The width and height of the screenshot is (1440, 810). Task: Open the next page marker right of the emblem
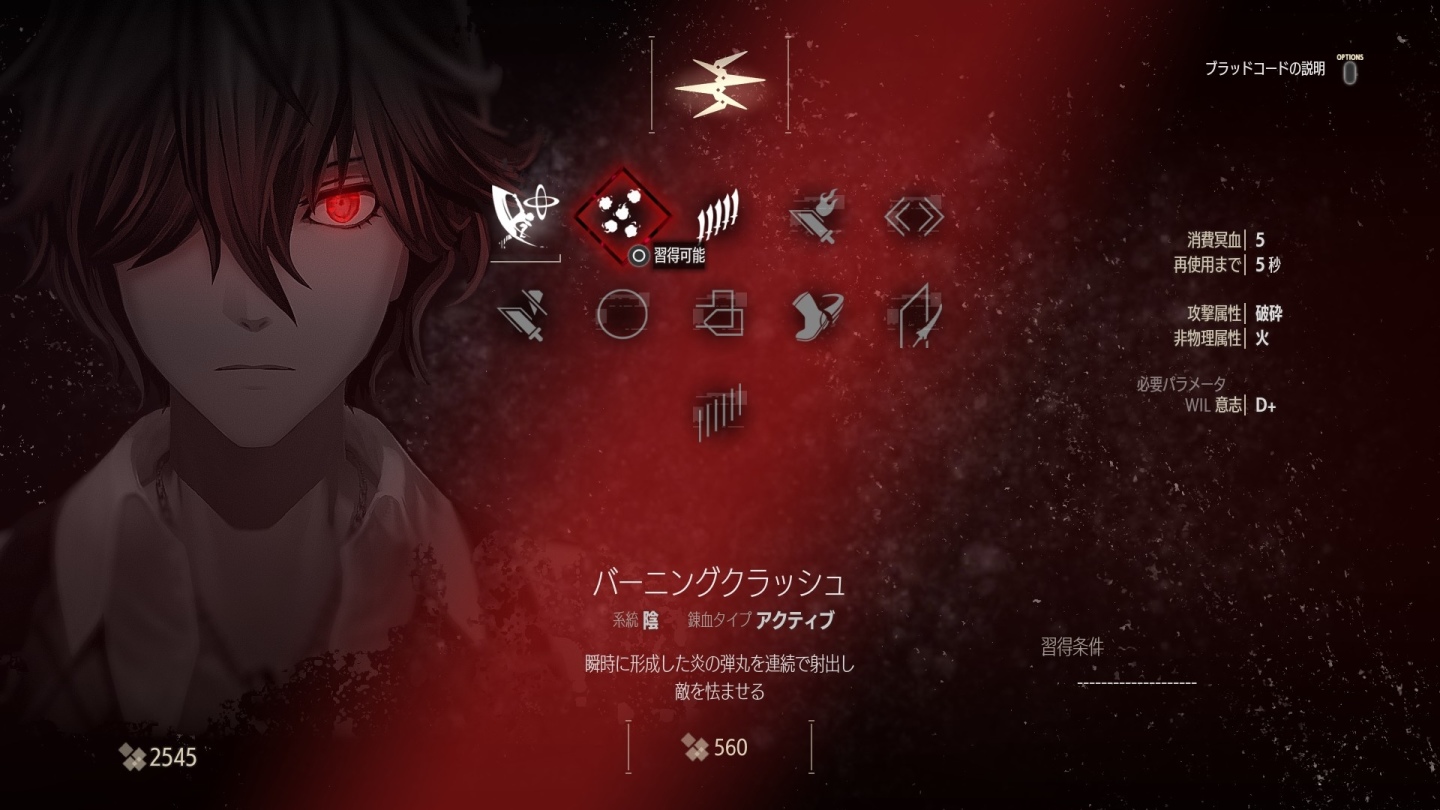click(789, 82)
